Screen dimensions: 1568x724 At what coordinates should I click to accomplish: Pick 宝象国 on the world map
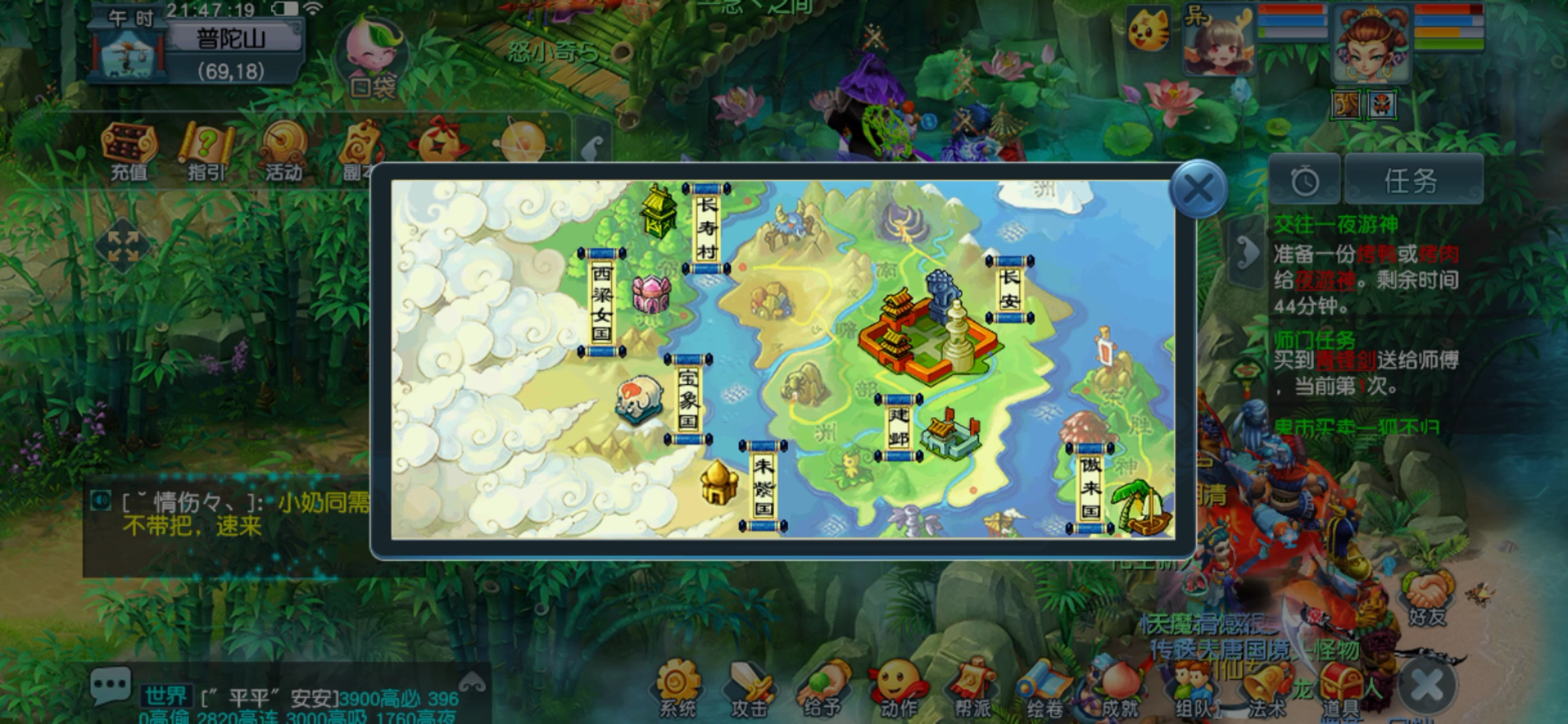[688, 400]
